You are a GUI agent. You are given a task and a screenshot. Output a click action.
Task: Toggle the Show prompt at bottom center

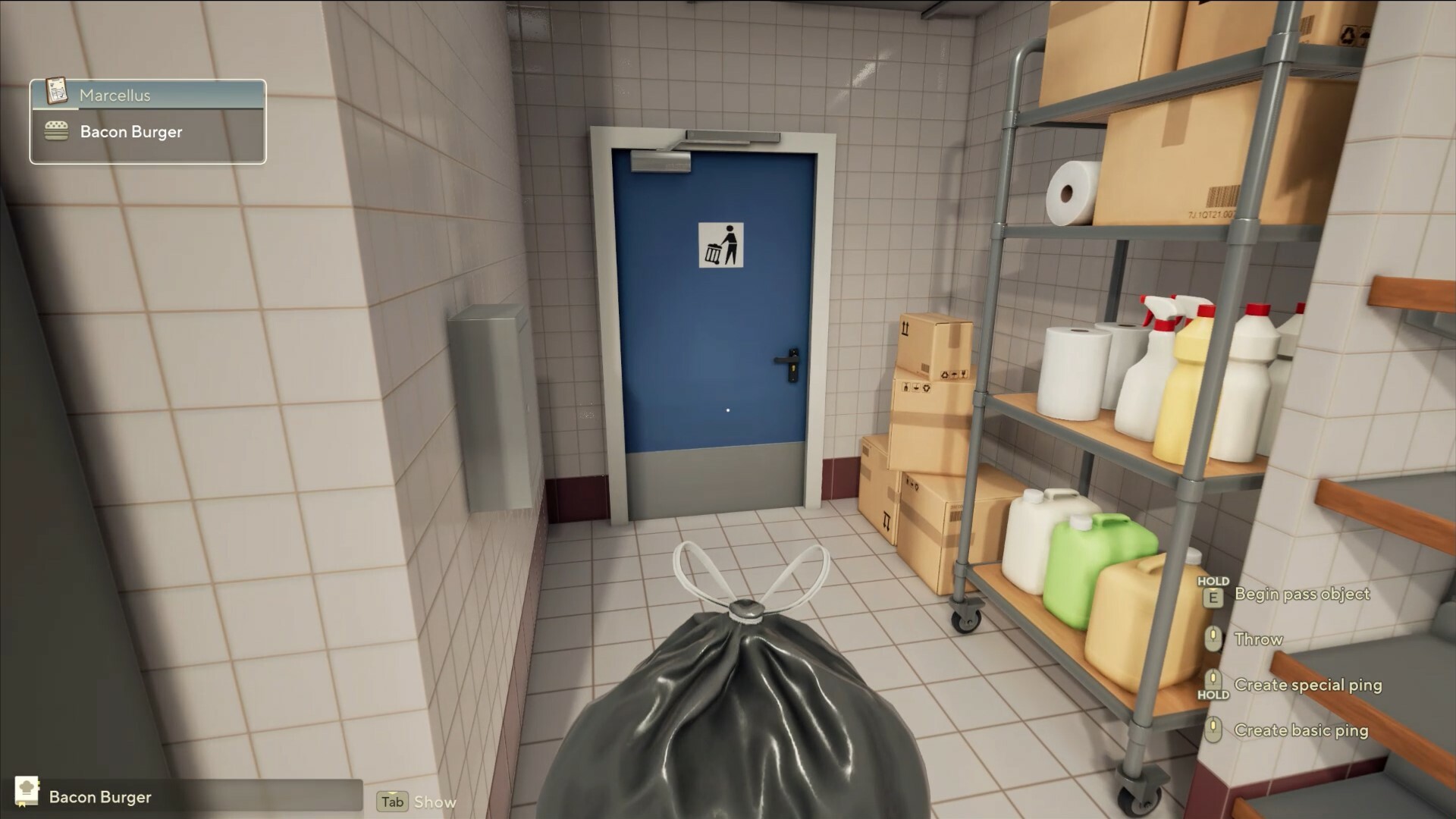436,802
